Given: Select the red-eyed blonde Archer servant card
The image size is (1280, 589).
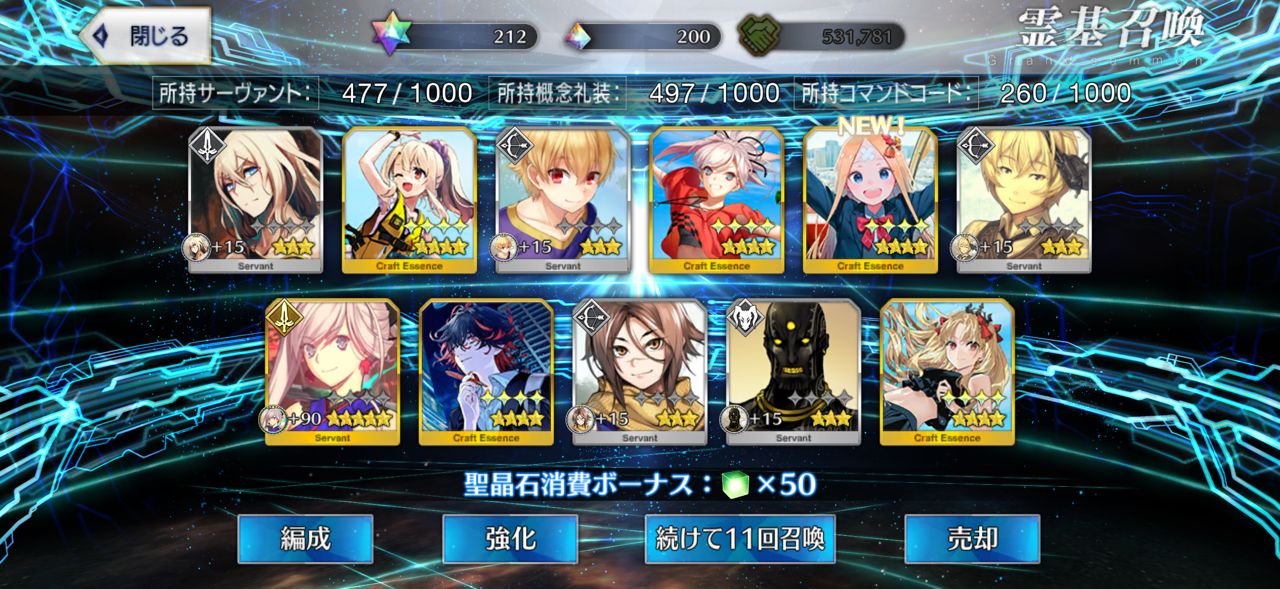Looking at the screenshot, I should click(x=563, y=200).
